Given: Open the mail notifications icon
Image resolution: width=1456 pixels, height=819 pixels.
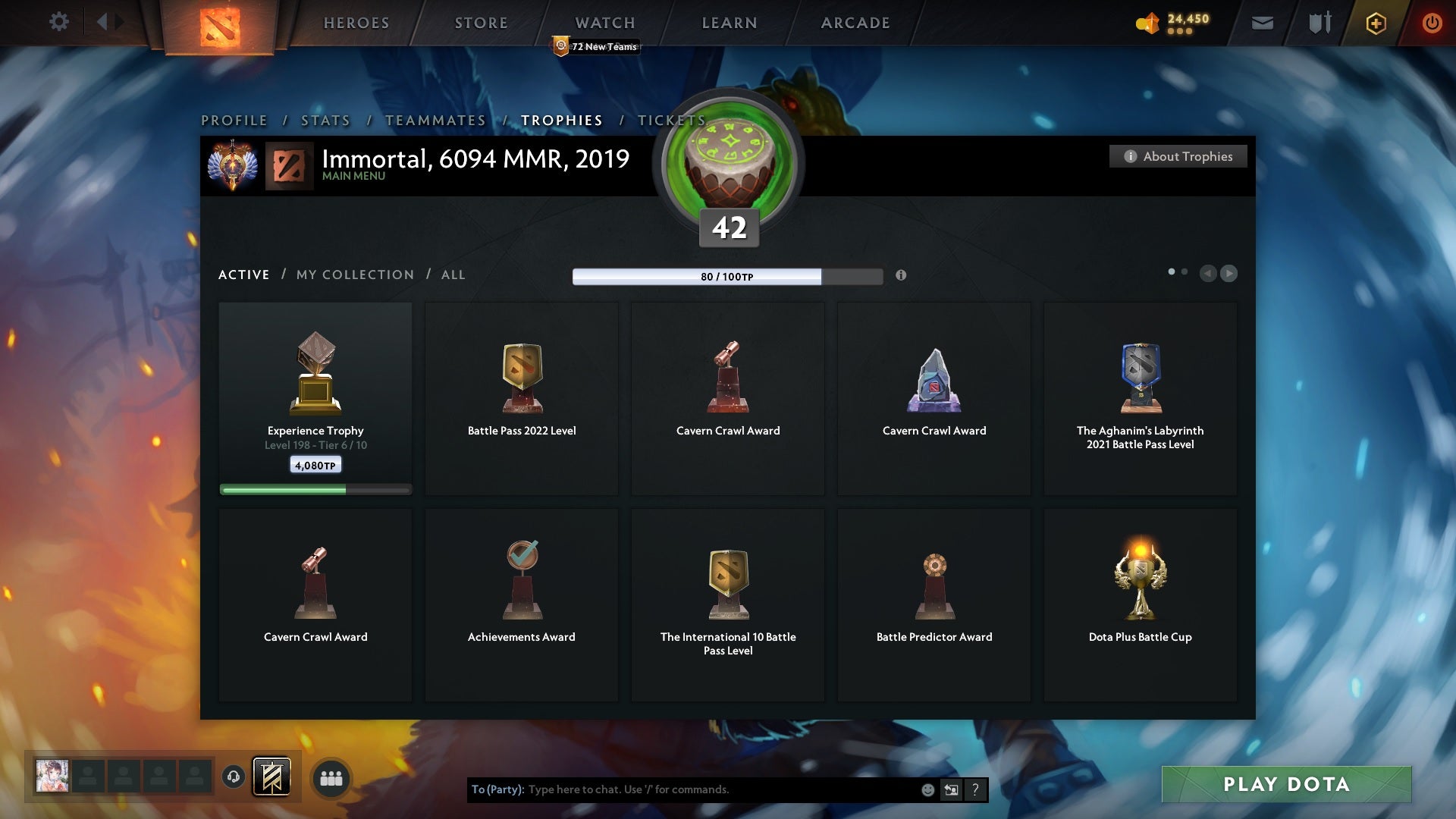Looking at the screenshot, I should (1262, 23).
